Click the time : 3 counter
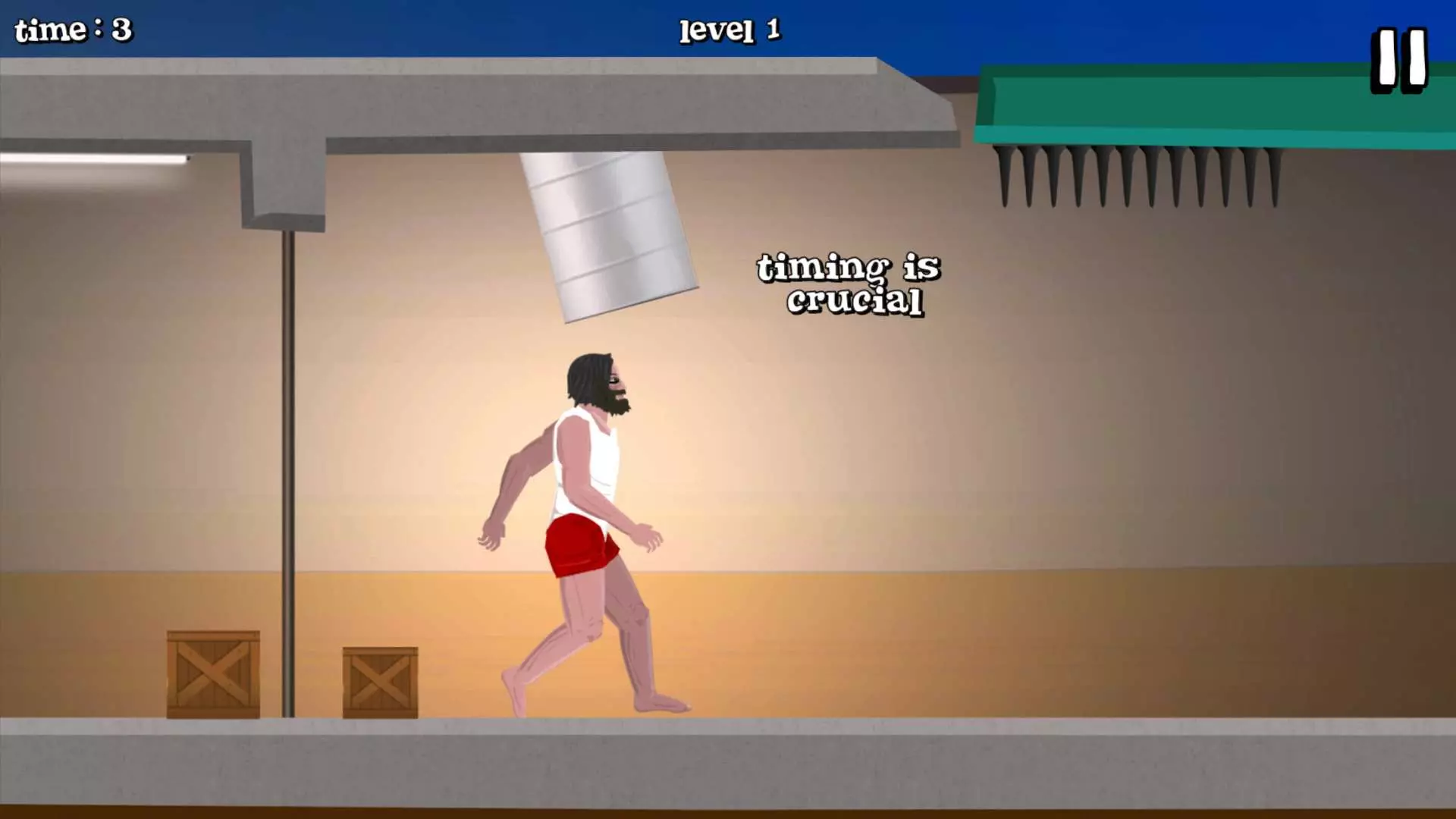 tap(72, 30)
